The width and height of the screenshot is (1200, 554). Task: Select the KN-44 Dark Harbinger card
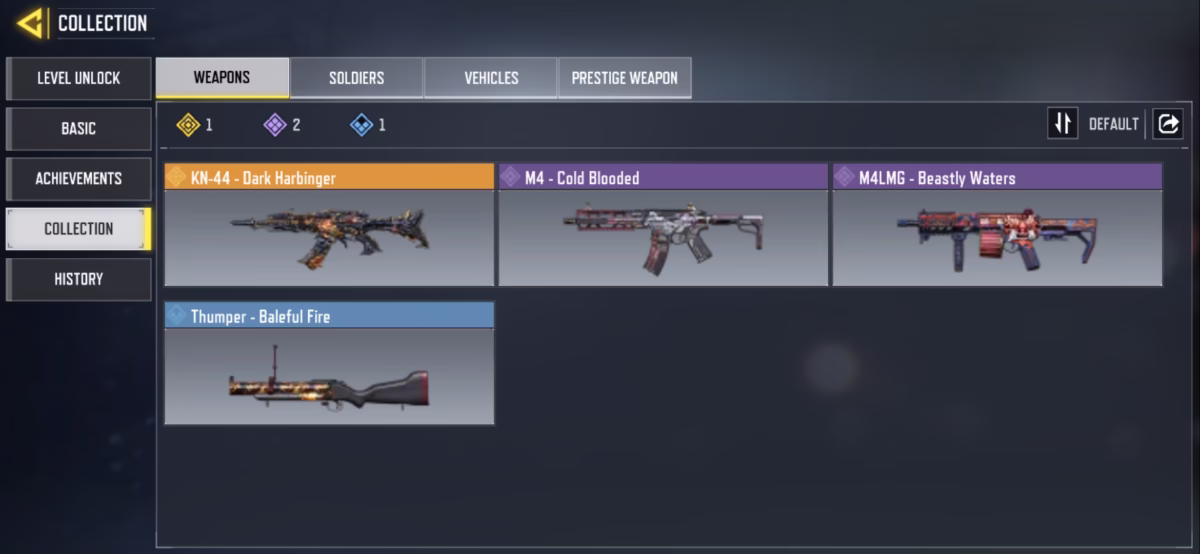tap(329, 226)
